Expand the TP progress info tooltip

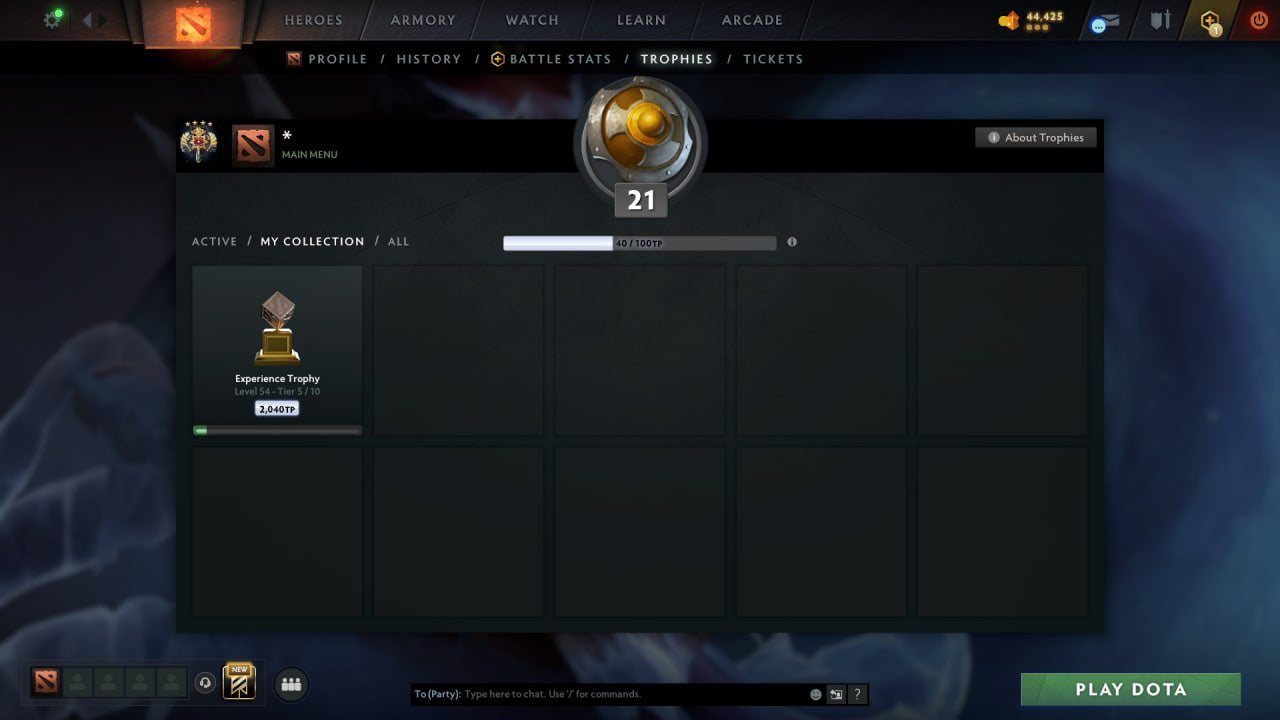(x=792, y=242)
